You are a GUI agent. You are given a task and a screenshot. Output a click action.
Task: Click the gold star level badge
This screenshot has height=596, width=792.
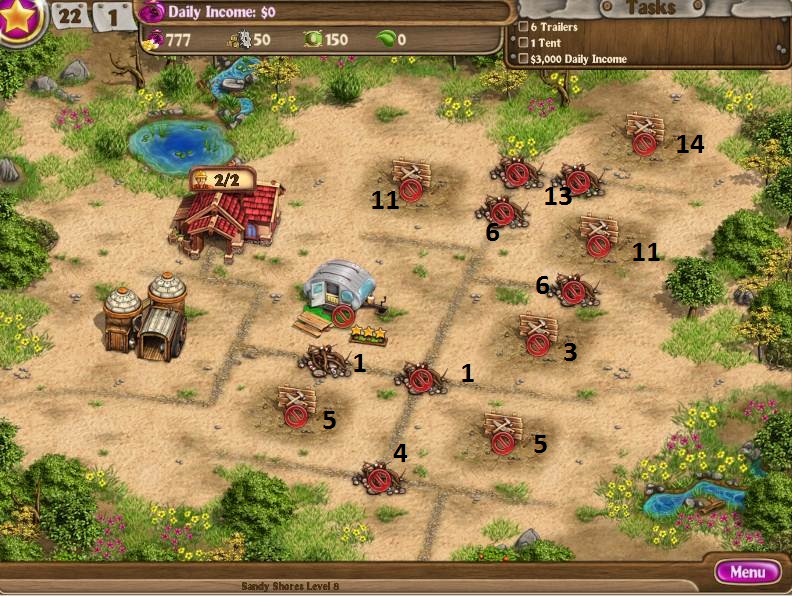tap(20, 20)
